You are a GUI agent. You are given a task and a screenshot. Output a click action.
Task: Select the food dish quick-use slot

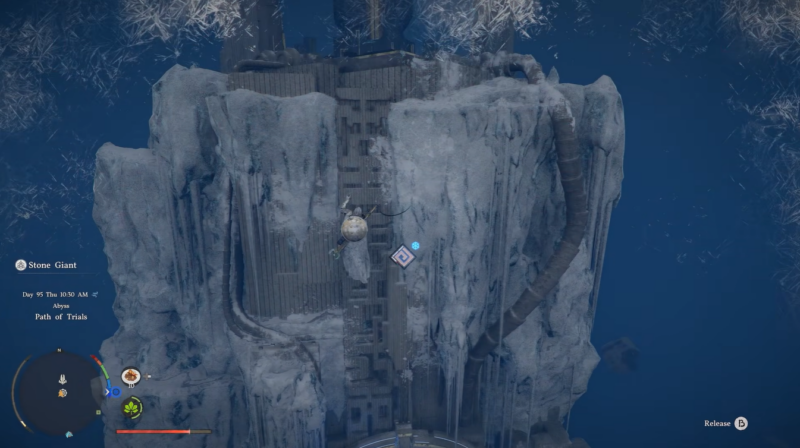pyautogui.click(x=130, y=376)
